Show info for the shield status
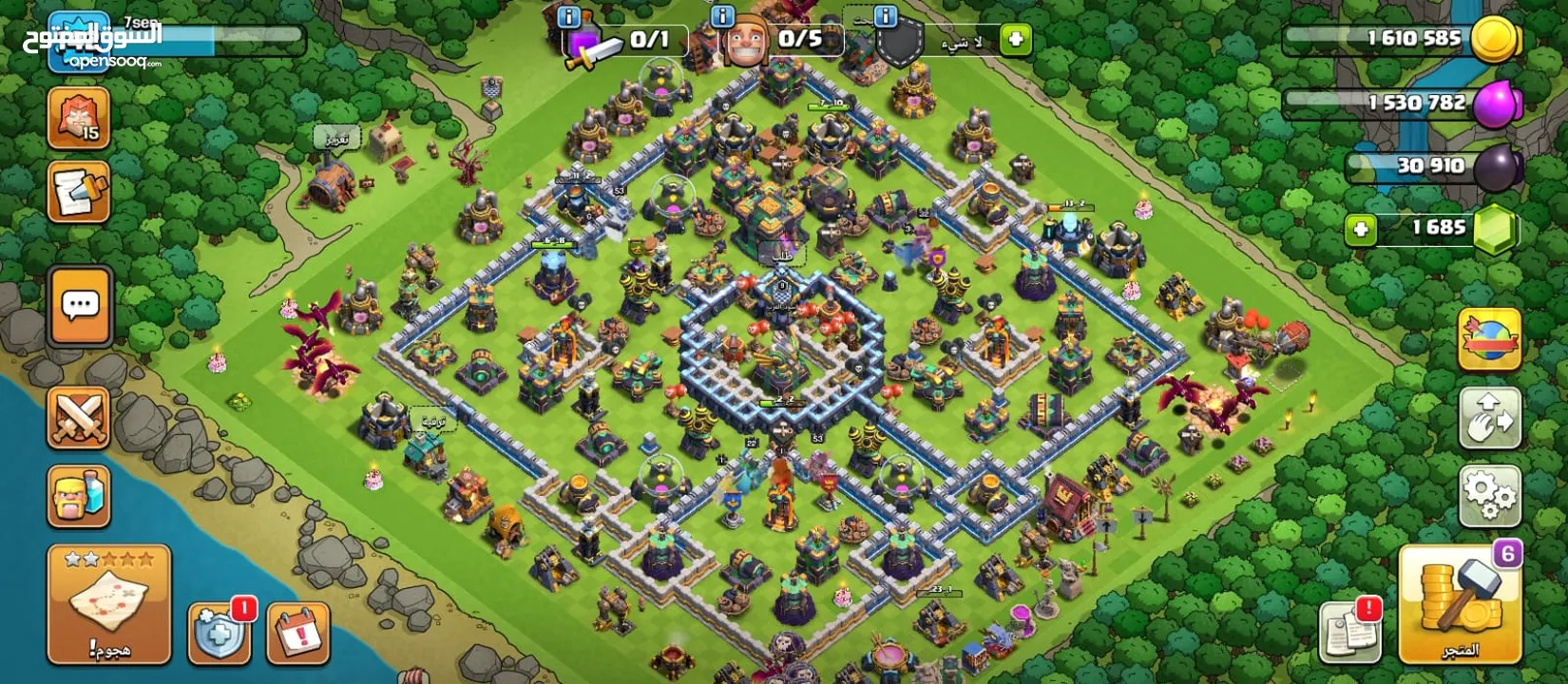The width and height of the screenshot is (1568, 684). 886,16
